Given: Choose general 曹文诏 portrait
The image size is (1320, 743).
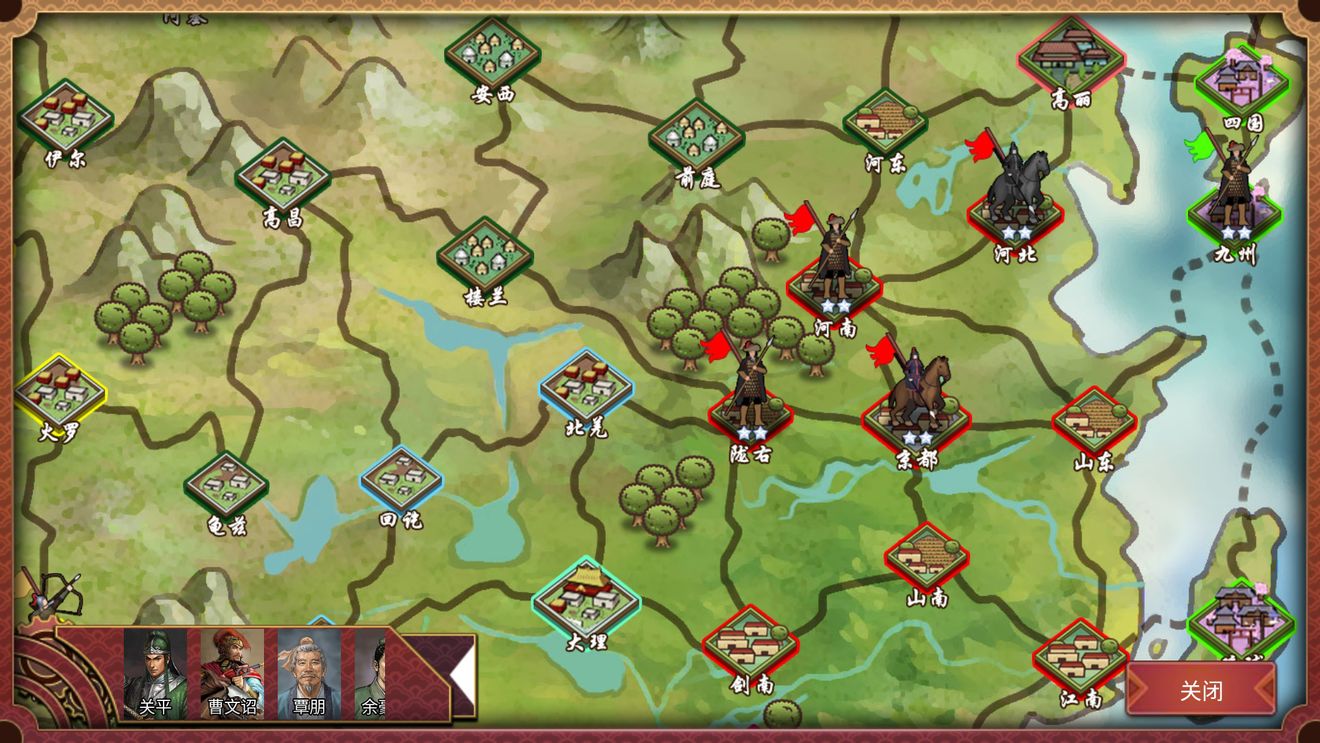Looking at the screenshot, I should coord(232,673).
